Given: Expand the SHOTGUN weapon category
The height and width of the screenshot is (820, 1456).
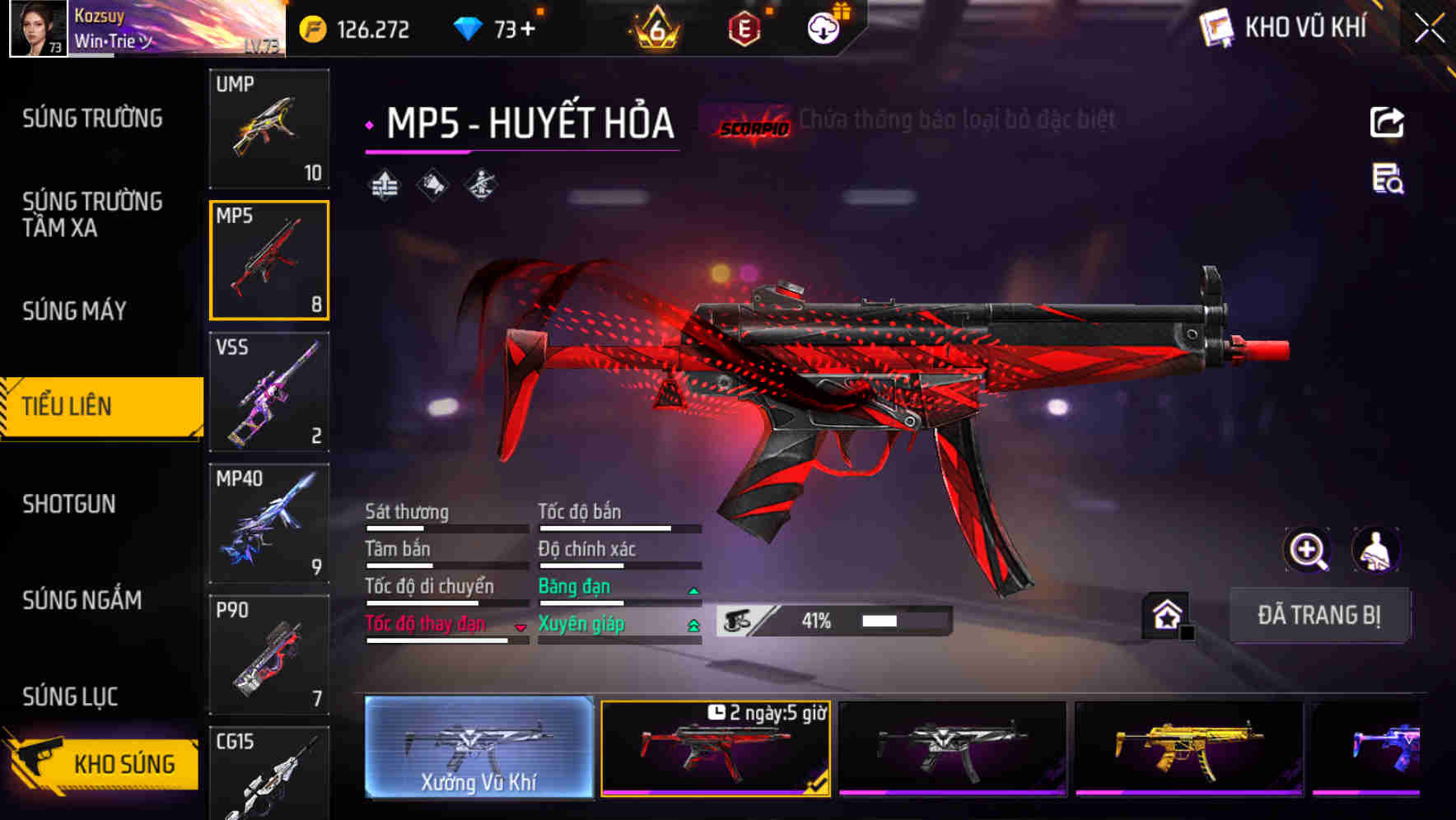Looking at the screenshot, I should coord(69,504).
